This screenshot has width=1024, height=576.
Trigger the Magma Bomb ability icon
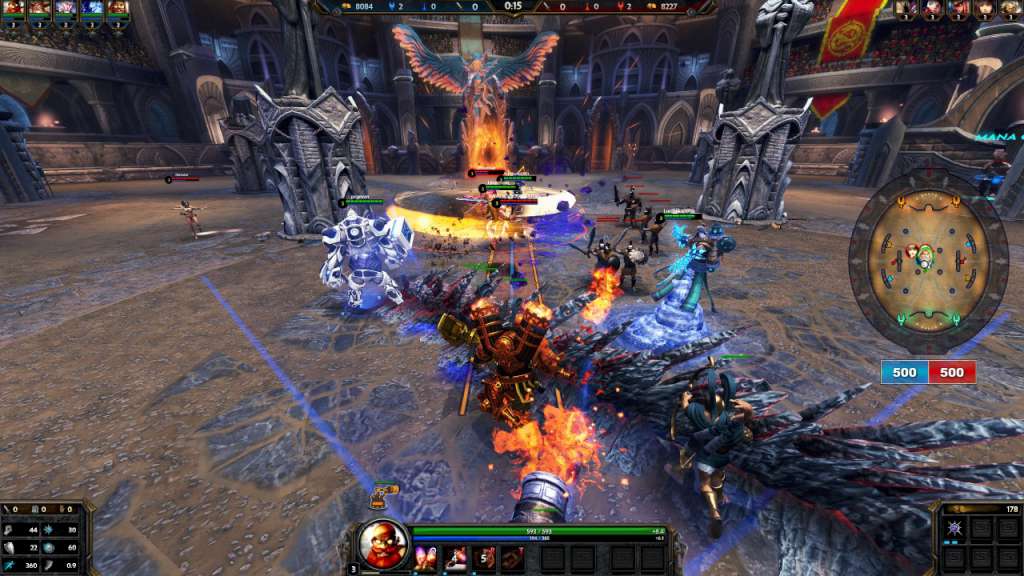[484, 559]
